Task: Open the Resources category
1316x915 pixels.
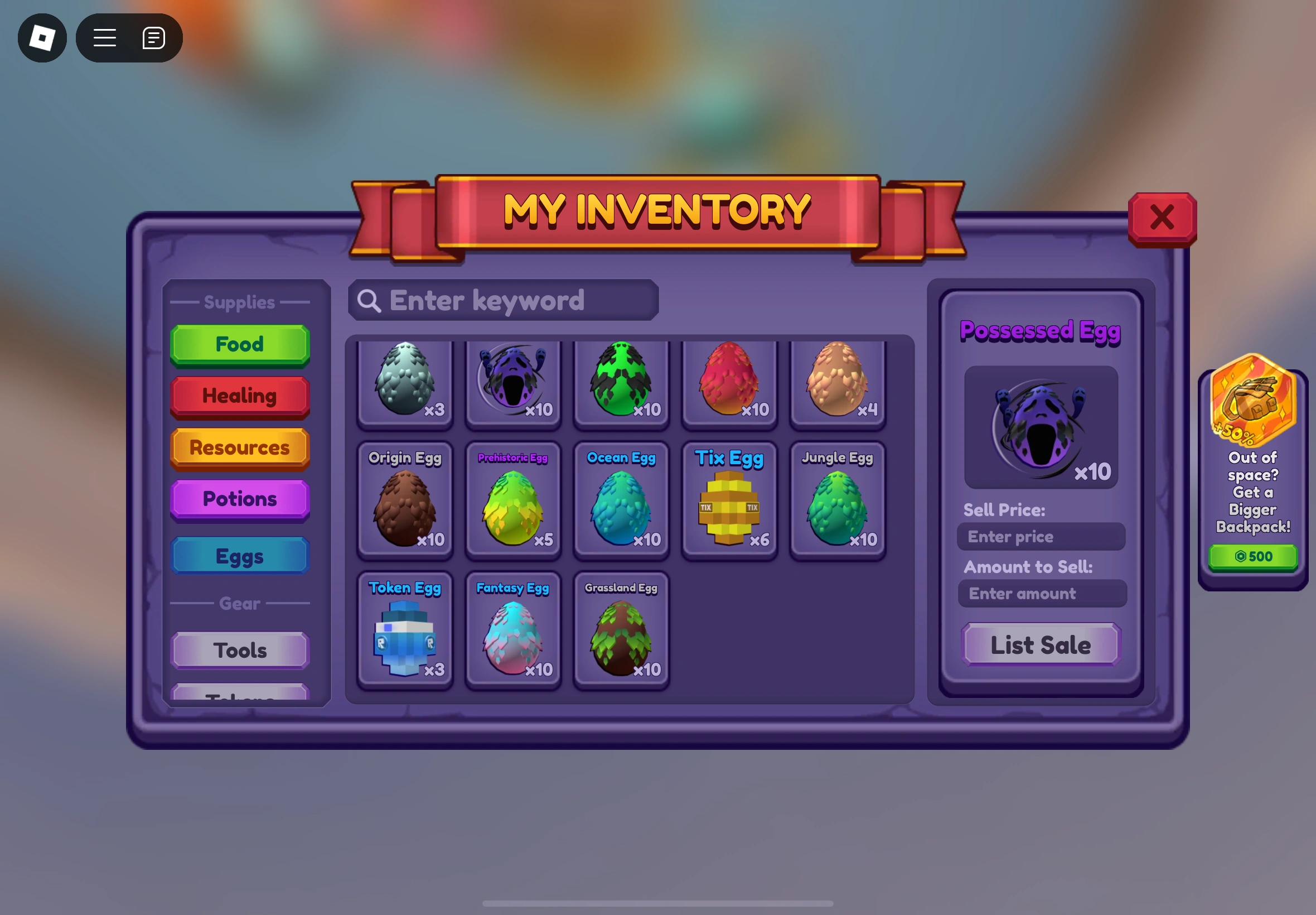Action: (239, 448)
